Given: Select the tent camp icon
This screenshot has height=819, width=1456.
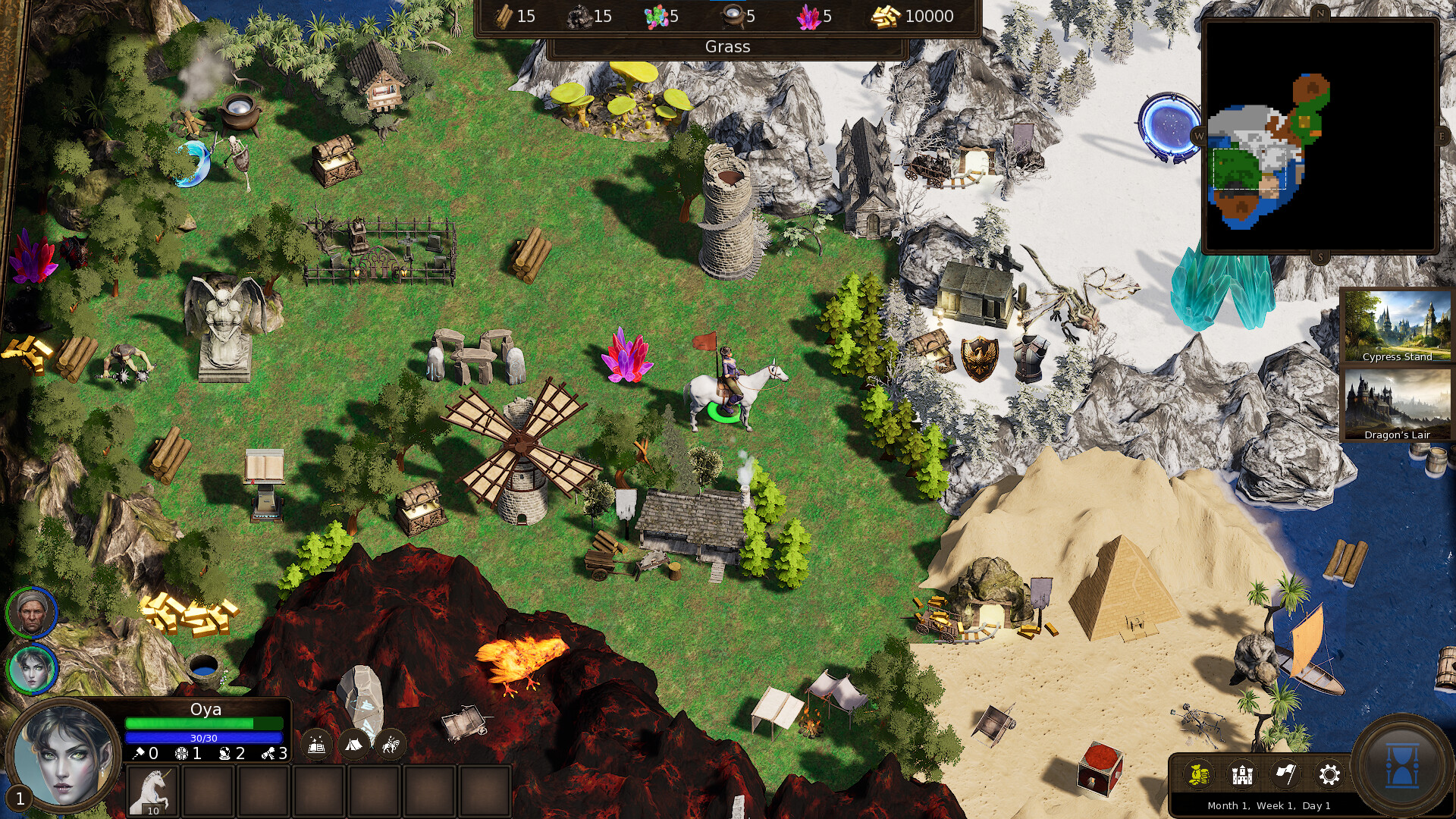Looking at the screenshot, I should point(353,745).
